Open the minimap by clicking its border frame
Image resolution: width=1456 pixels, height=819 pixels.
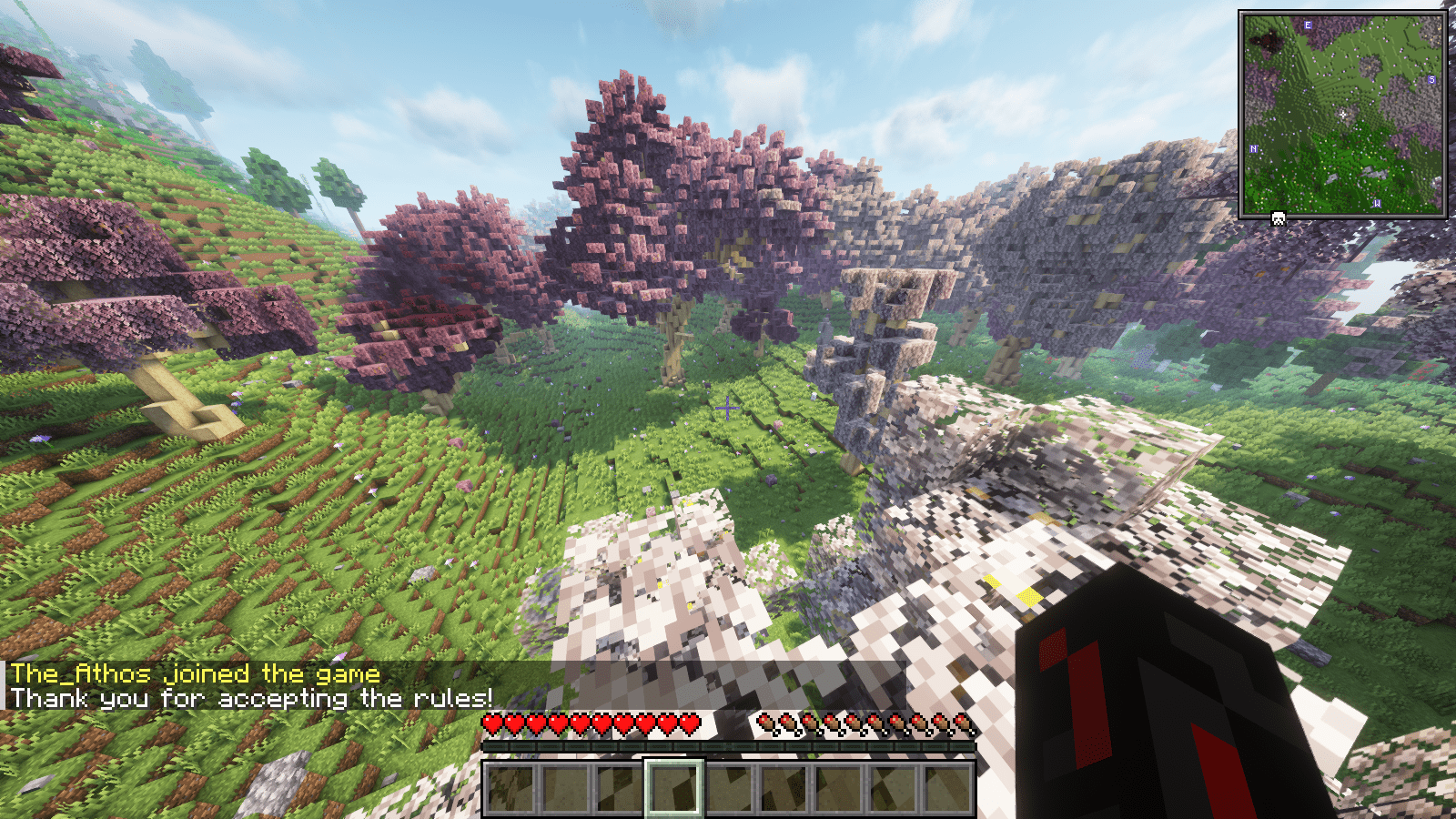[1347, 12]
